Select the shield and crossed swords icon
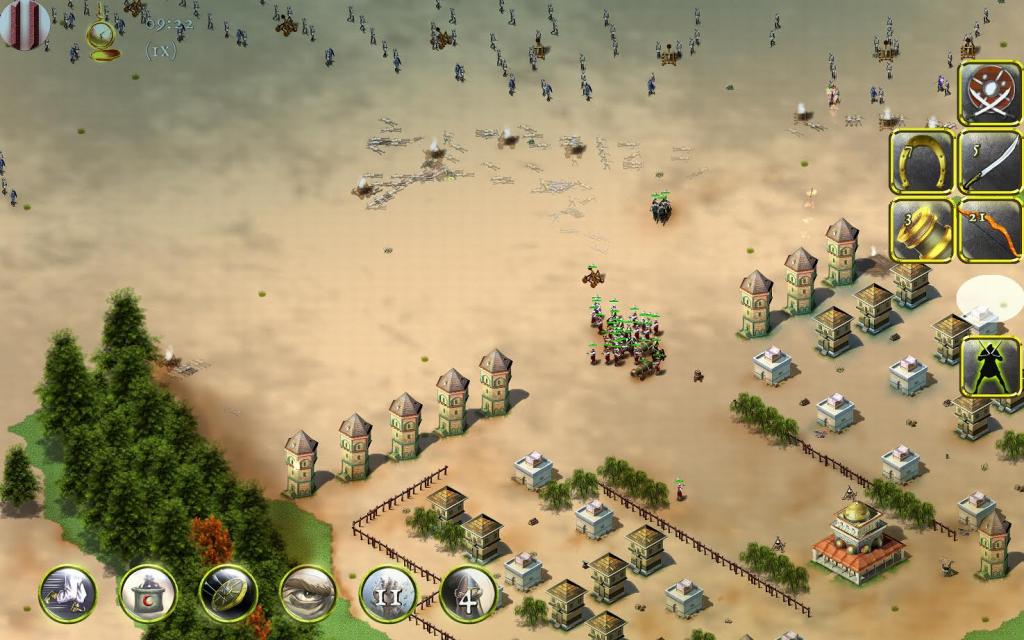Image resolution: width=1024 pixels, height=640 pixels. (x=989, y=94)
